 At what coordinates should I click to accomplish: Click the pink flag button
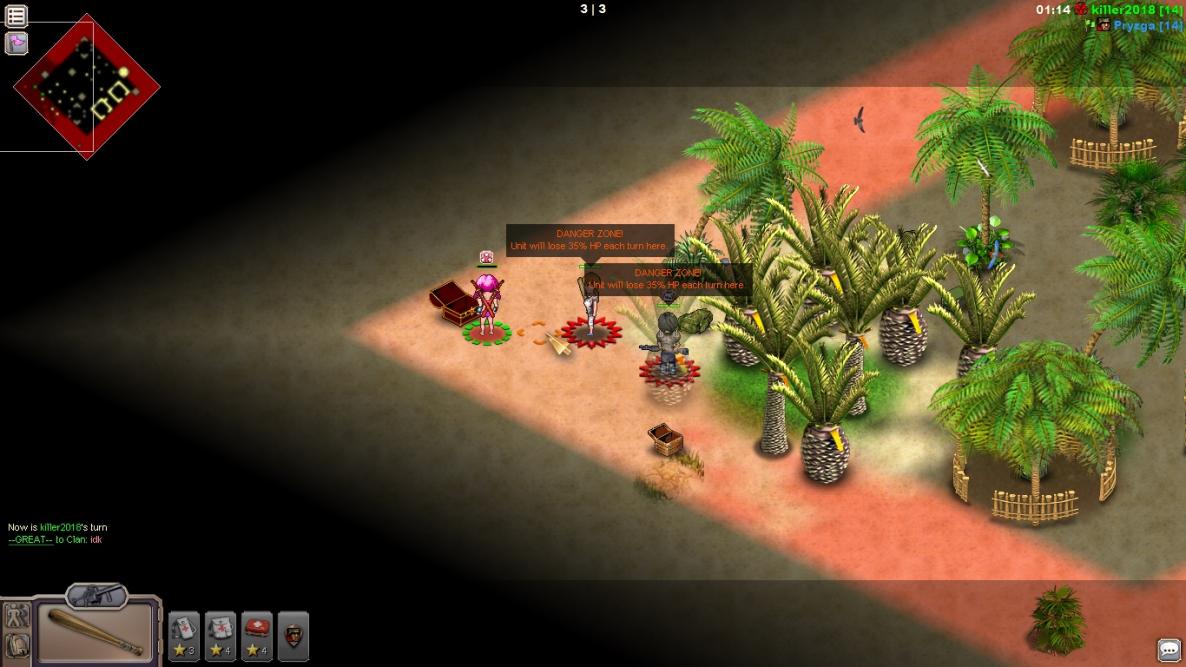(x=17, y=43)
